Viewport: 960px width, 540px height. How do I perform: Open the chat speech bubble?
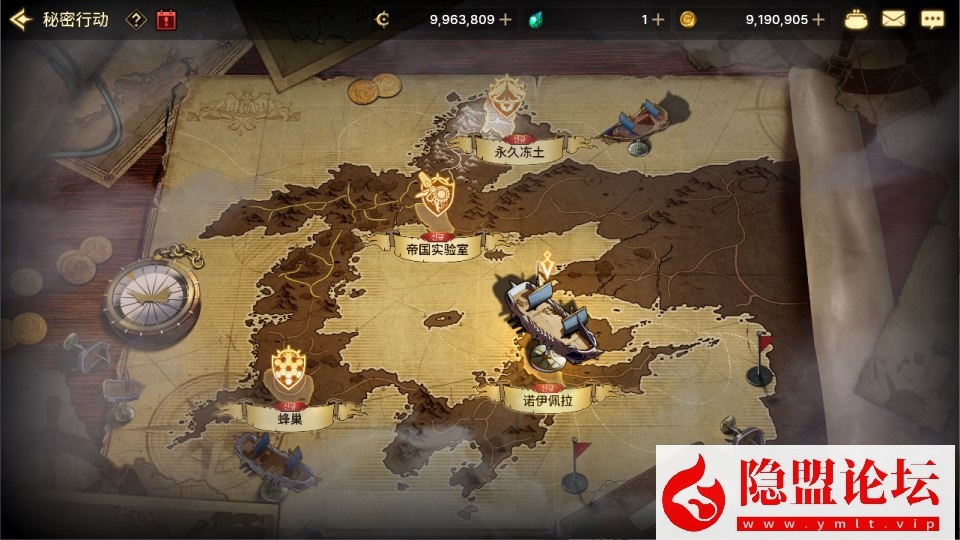click(931, 19)
